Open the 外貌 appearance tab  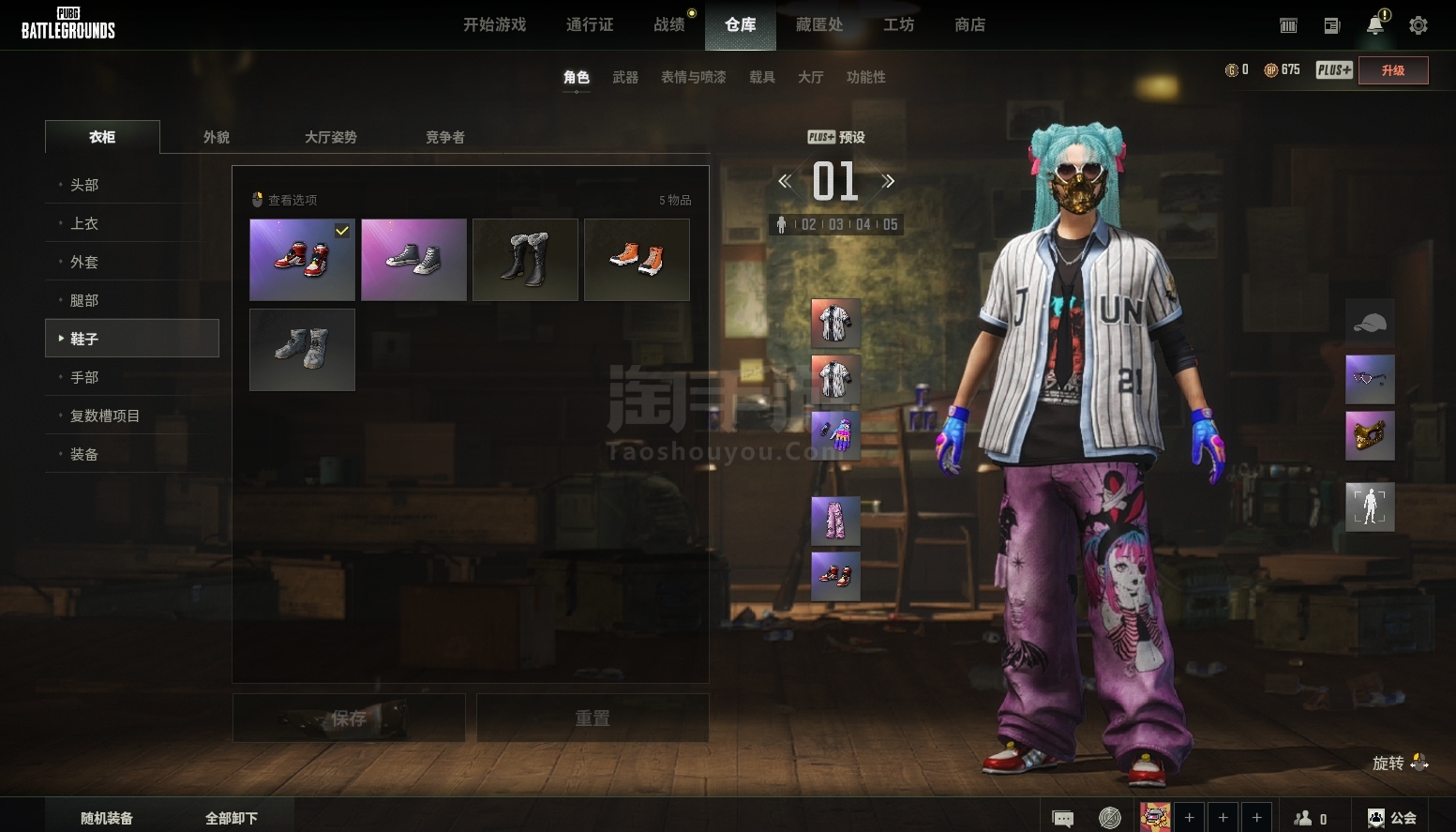coord(217,138)
